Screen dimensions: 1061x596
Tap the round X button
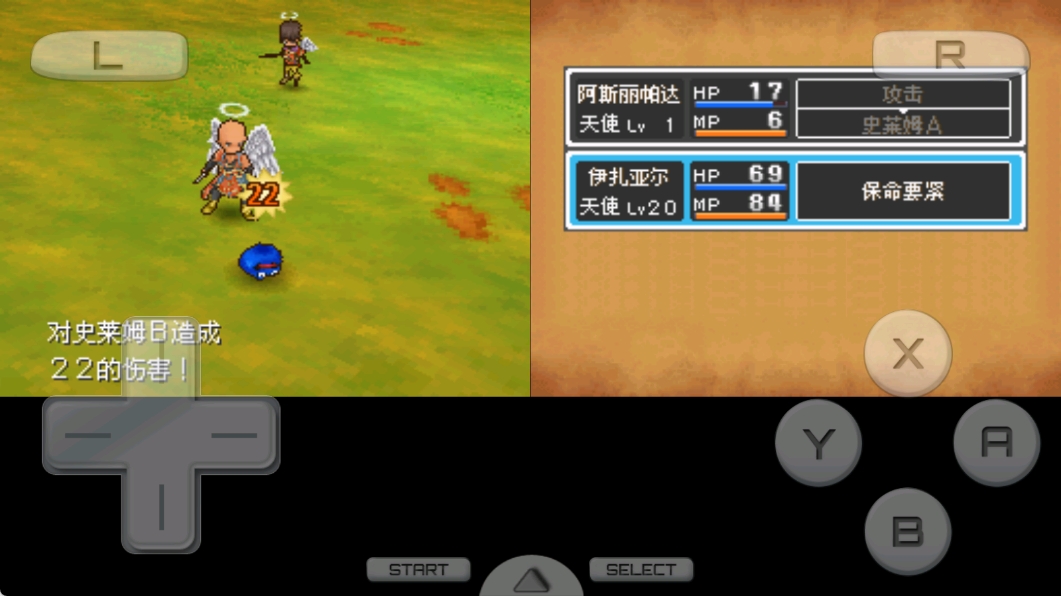click(x=908, y=353)
